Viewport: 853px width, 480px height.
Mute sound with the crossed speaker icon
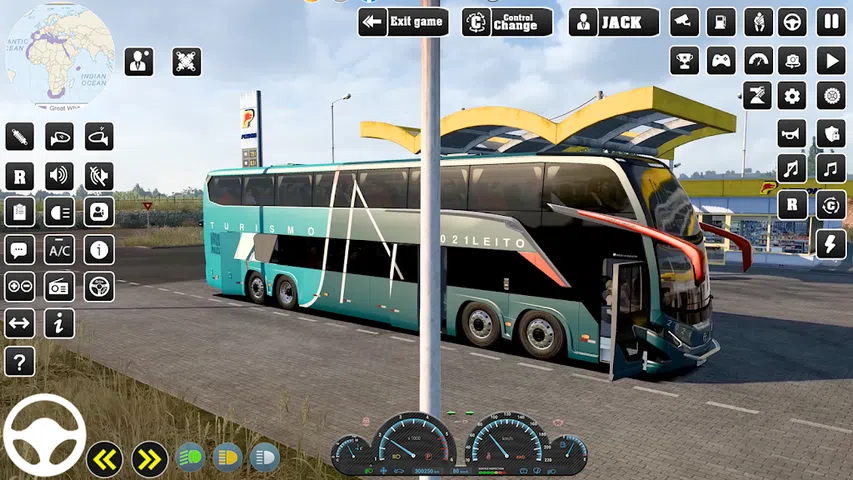98,176
